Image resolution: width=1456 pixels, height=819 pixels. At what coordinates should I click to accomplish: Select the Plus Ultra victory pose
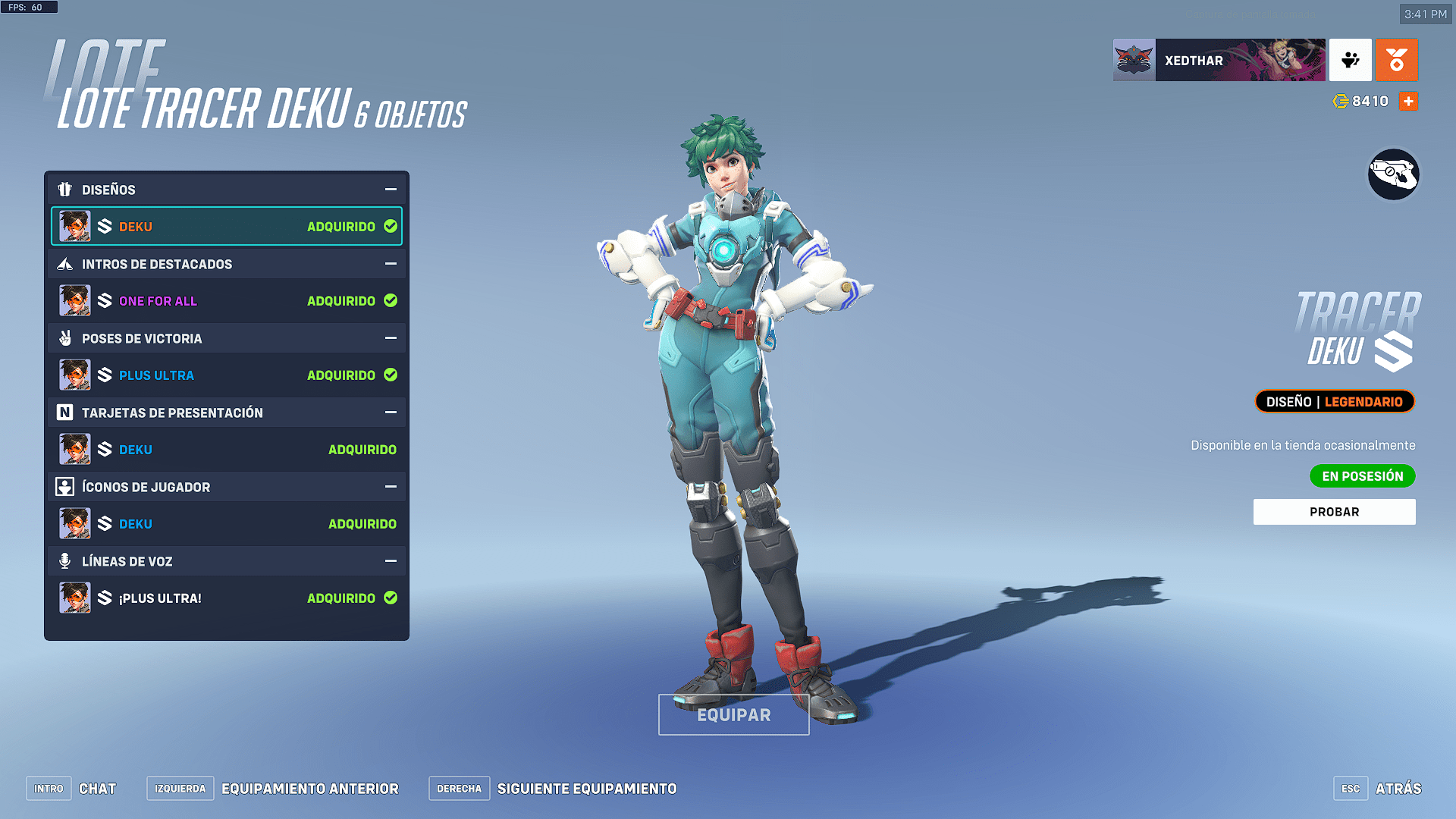click(226, 375)
